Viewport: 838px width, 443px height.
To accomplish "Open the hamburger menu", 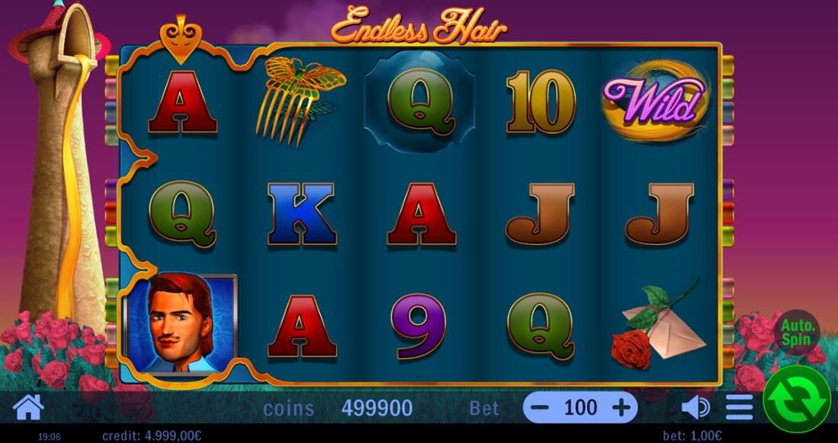I will 739,407.
